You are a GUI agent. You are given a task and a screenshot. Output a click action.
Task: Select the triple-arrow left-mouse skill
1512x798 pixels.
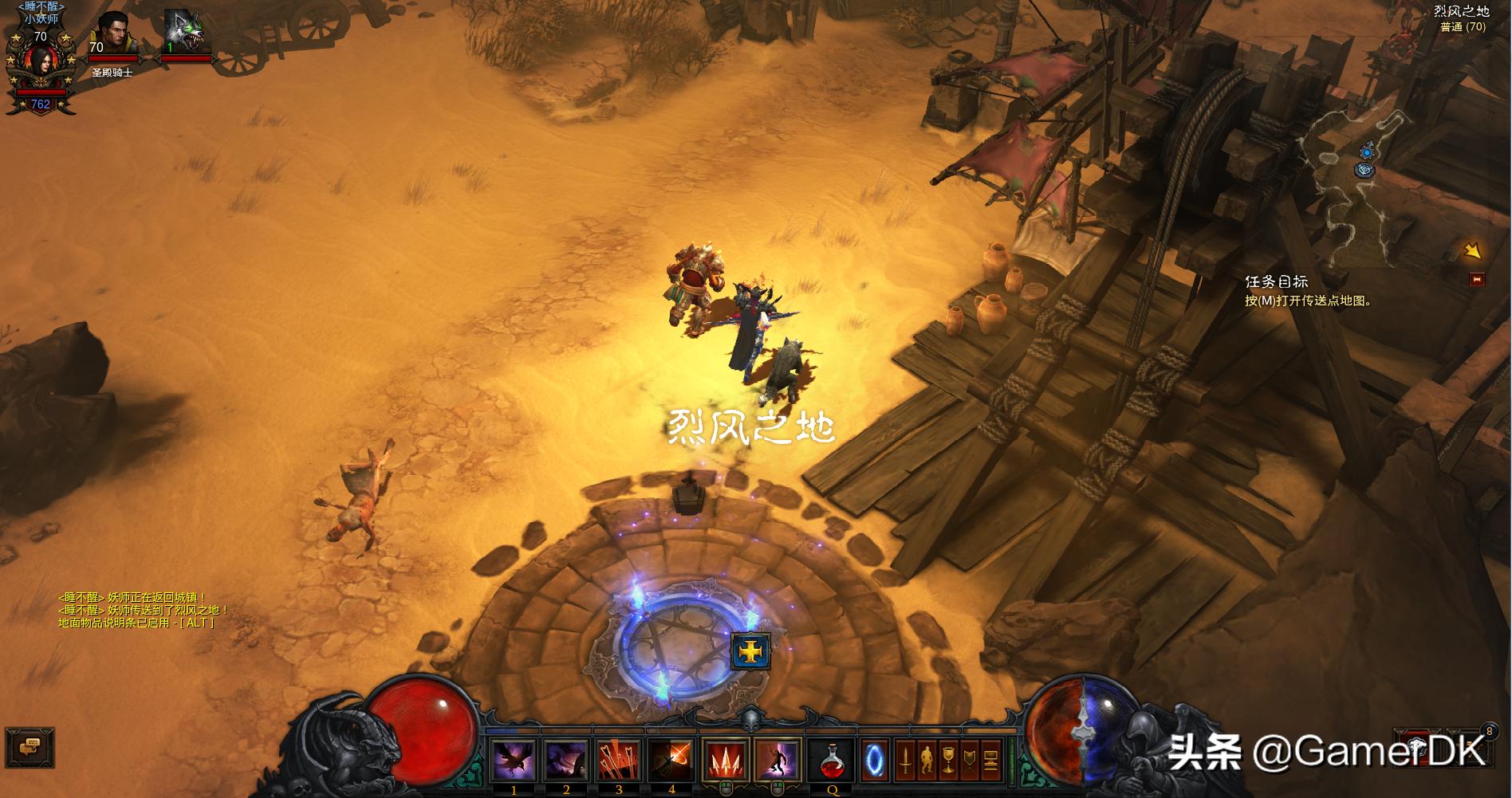click(x=726, y=760)
